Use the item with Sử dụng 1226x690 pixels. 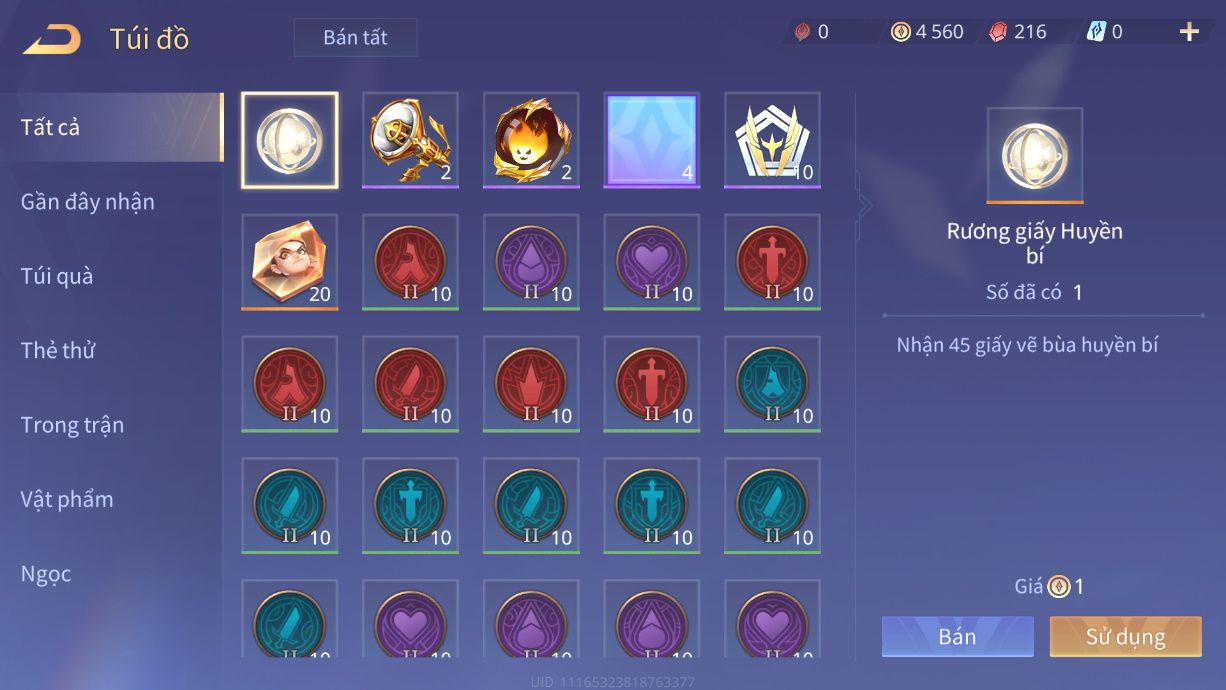click(x=1125, y=637)
